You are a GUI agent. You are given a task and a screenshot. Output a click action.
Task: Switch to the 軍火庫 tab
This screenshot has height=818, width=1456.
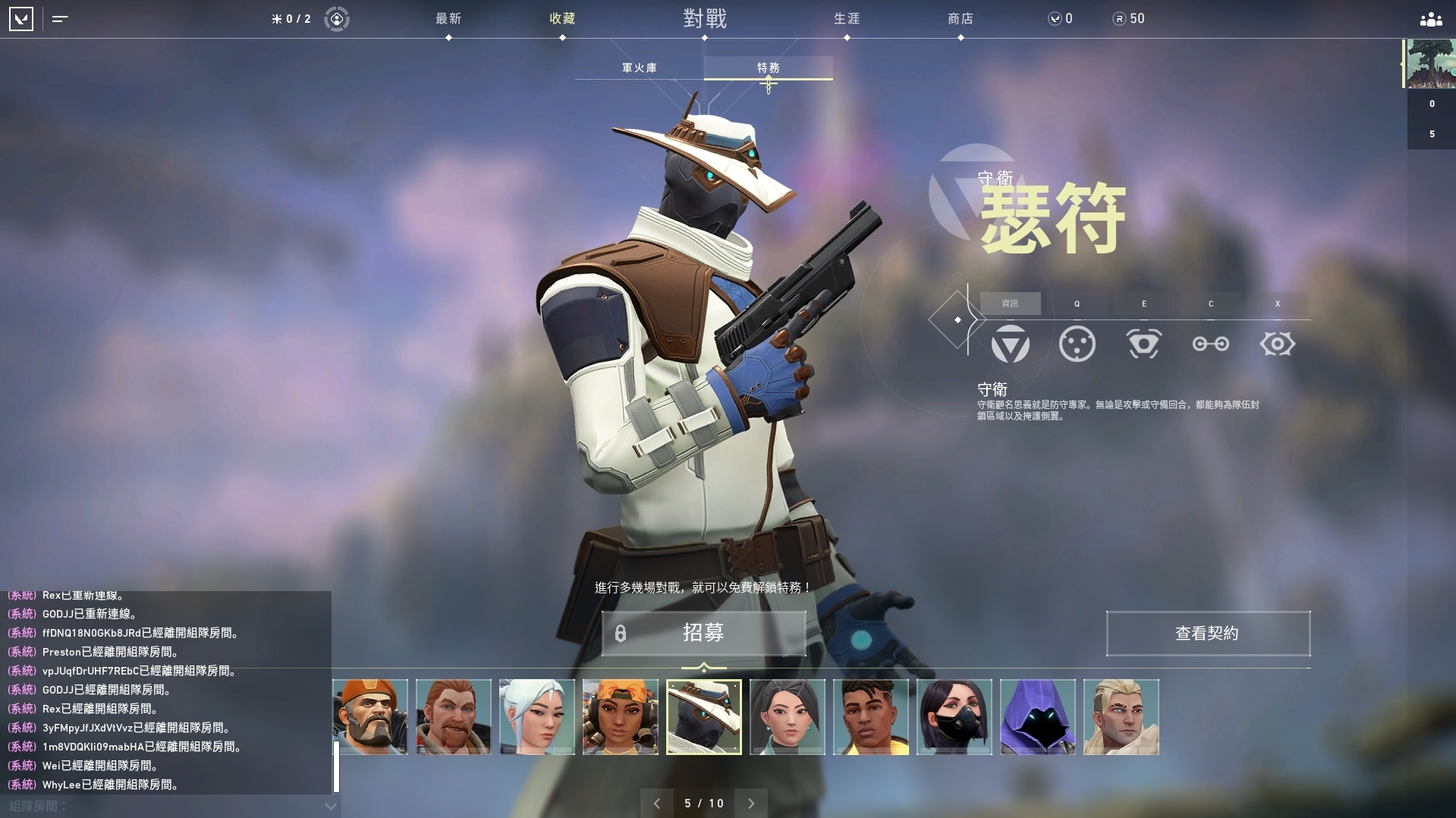click(640, 68)
